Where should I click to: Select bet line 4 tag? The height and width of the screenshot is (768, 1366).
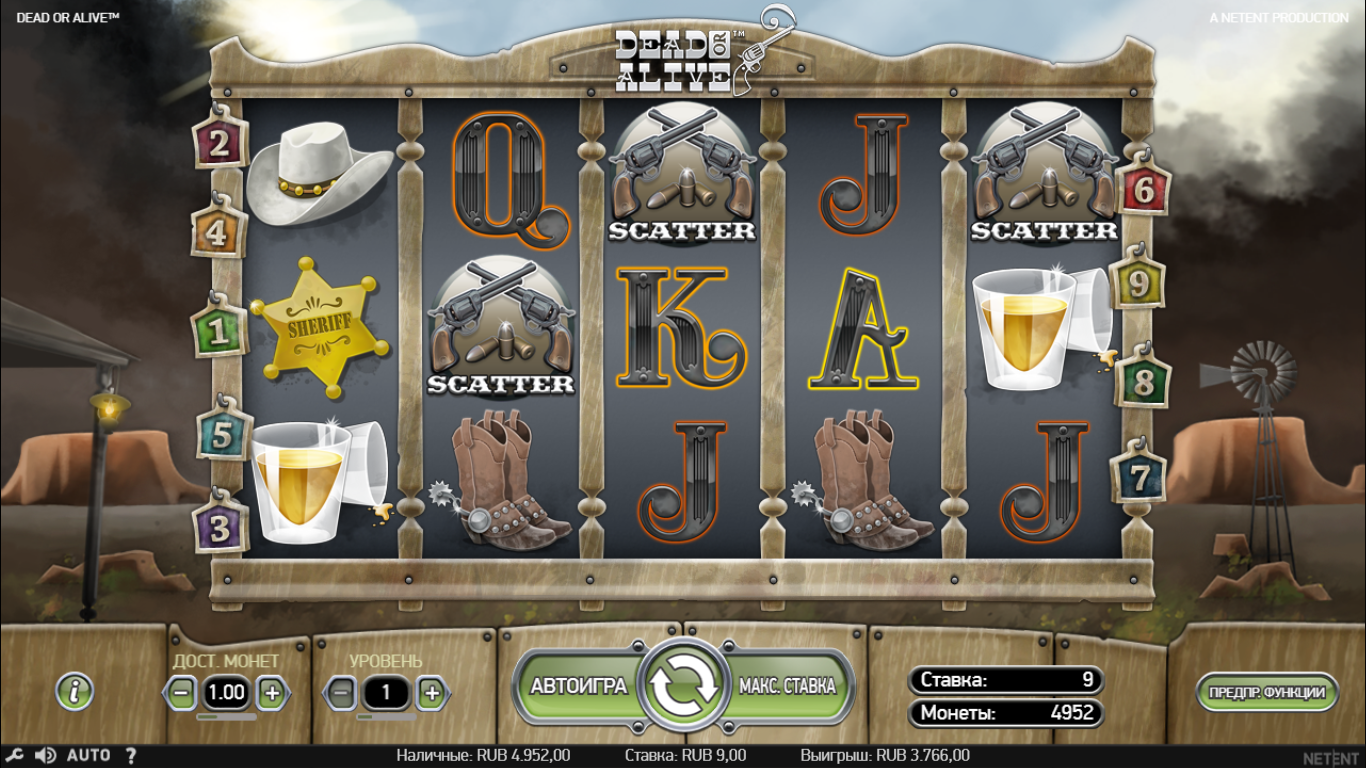click(x=219, y=233)
